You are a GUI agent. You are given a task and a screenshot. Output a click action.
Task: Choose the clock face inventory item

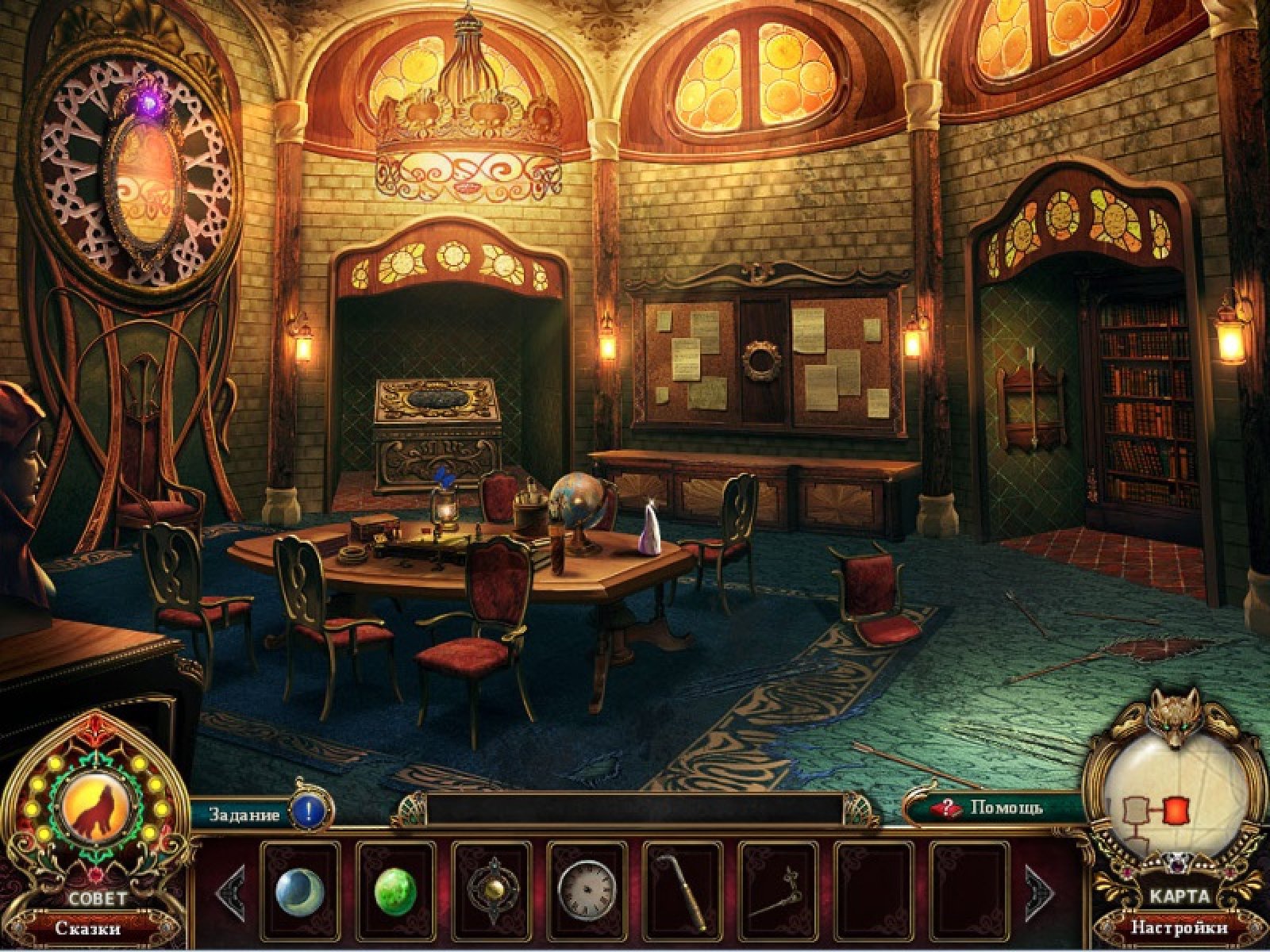(587, 891)
